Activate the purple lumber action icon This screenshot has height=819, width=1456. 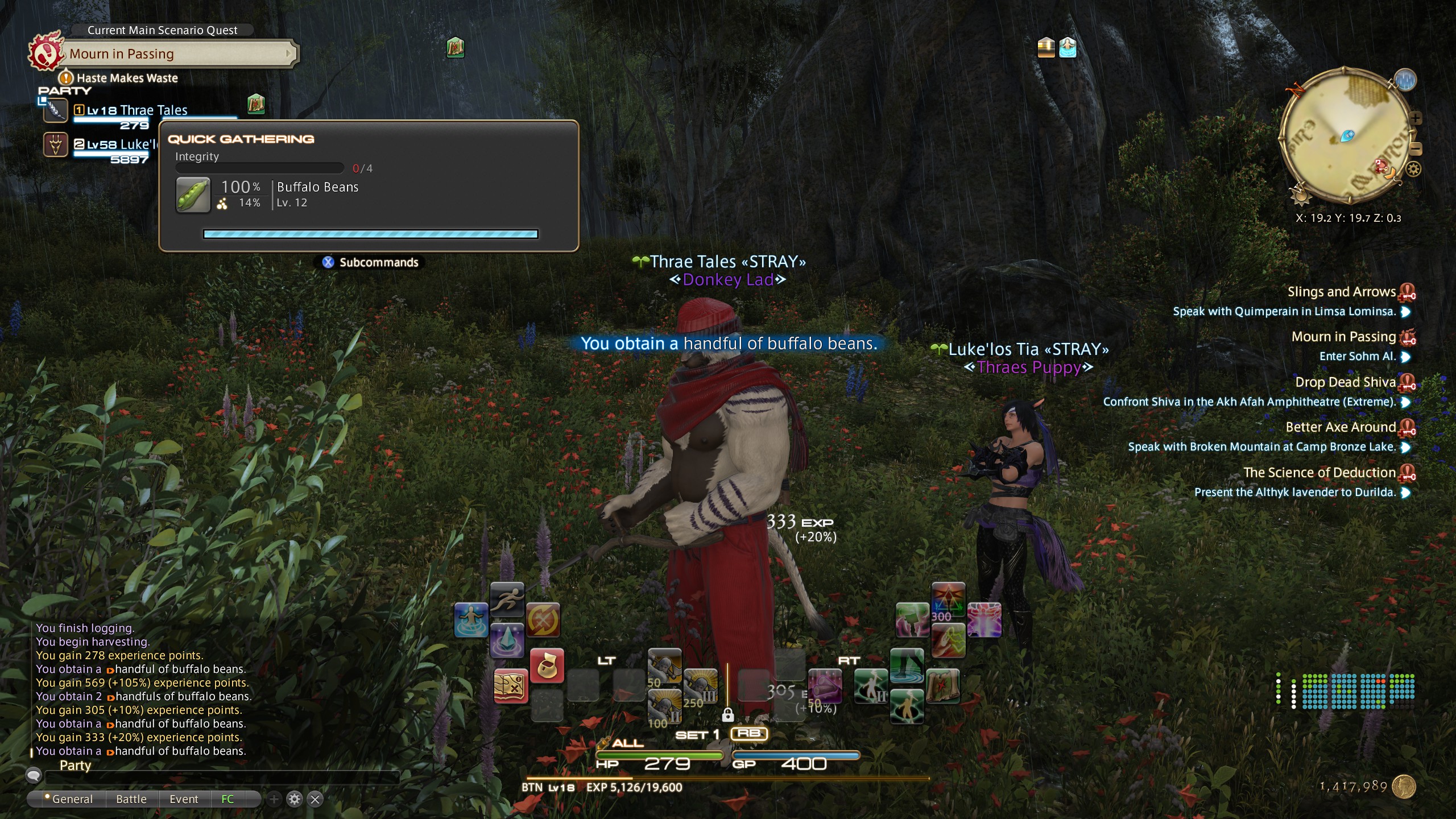[x=824, y=686]
